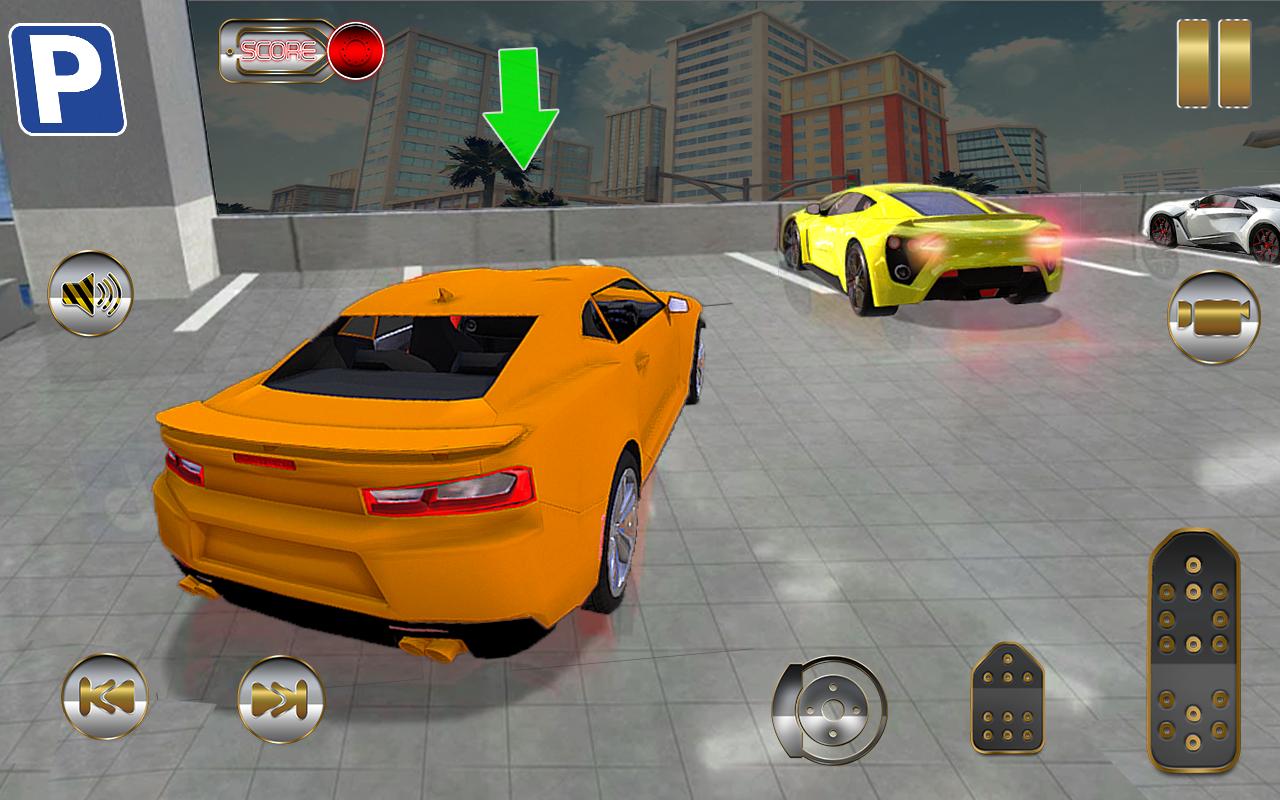Screen dimensions: 1280x800
Task: Tap the striped speaker sound icon
Action: click(88, 295)
